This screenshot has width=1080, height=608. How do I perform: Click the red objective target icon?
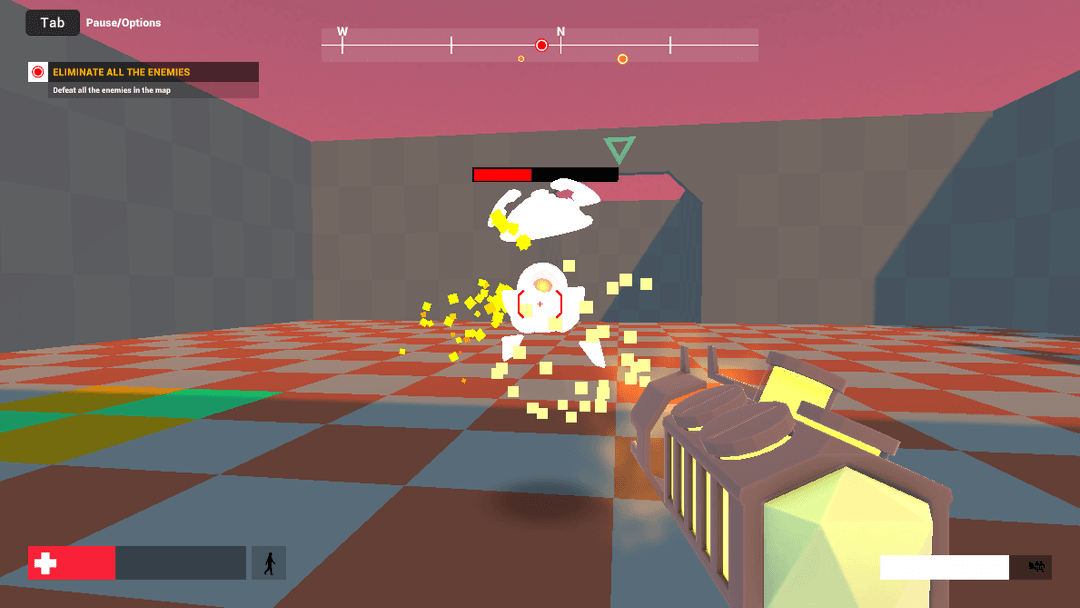tap(38, 72)
